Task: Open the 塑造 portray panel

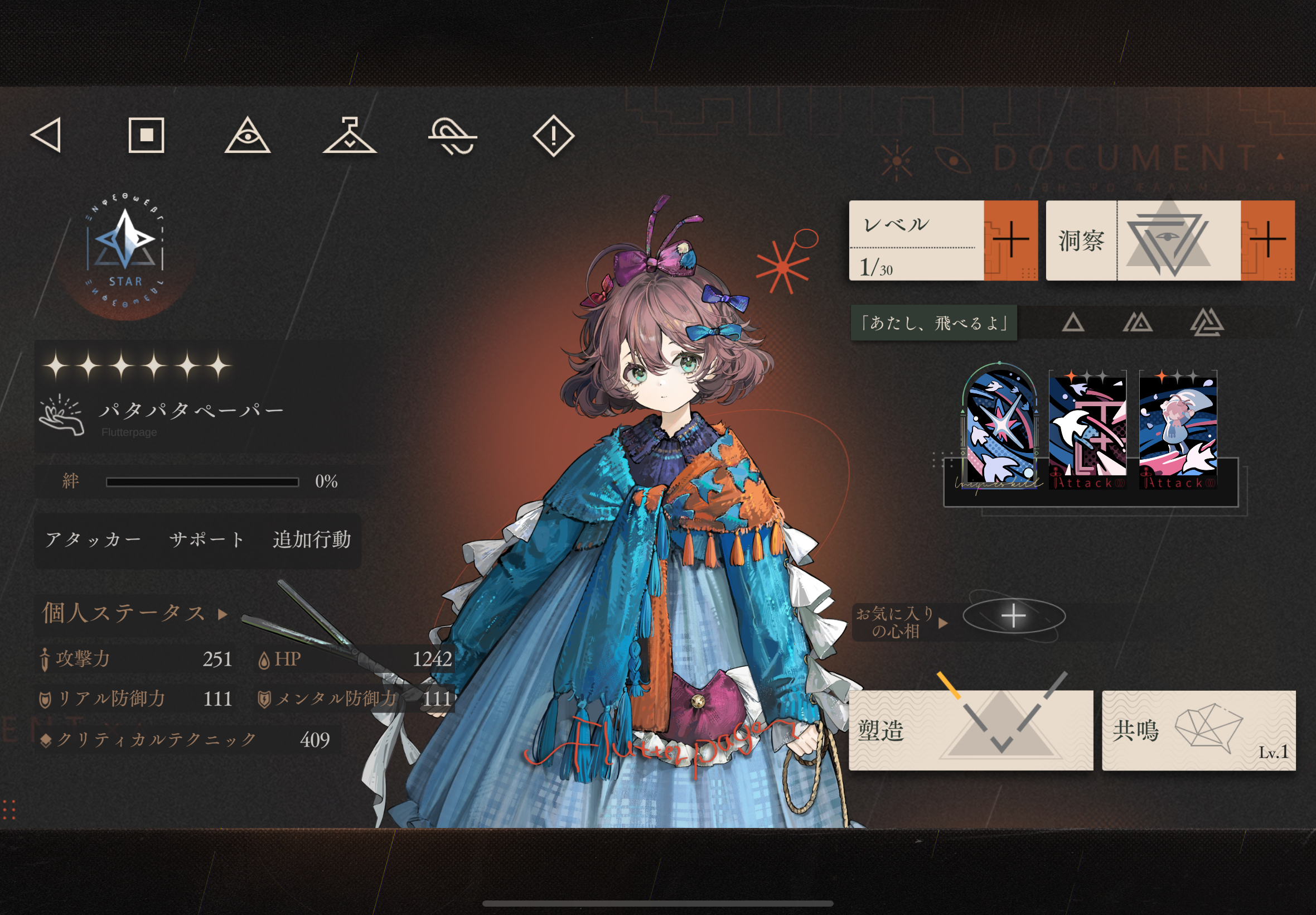Action: pos(970,730)
